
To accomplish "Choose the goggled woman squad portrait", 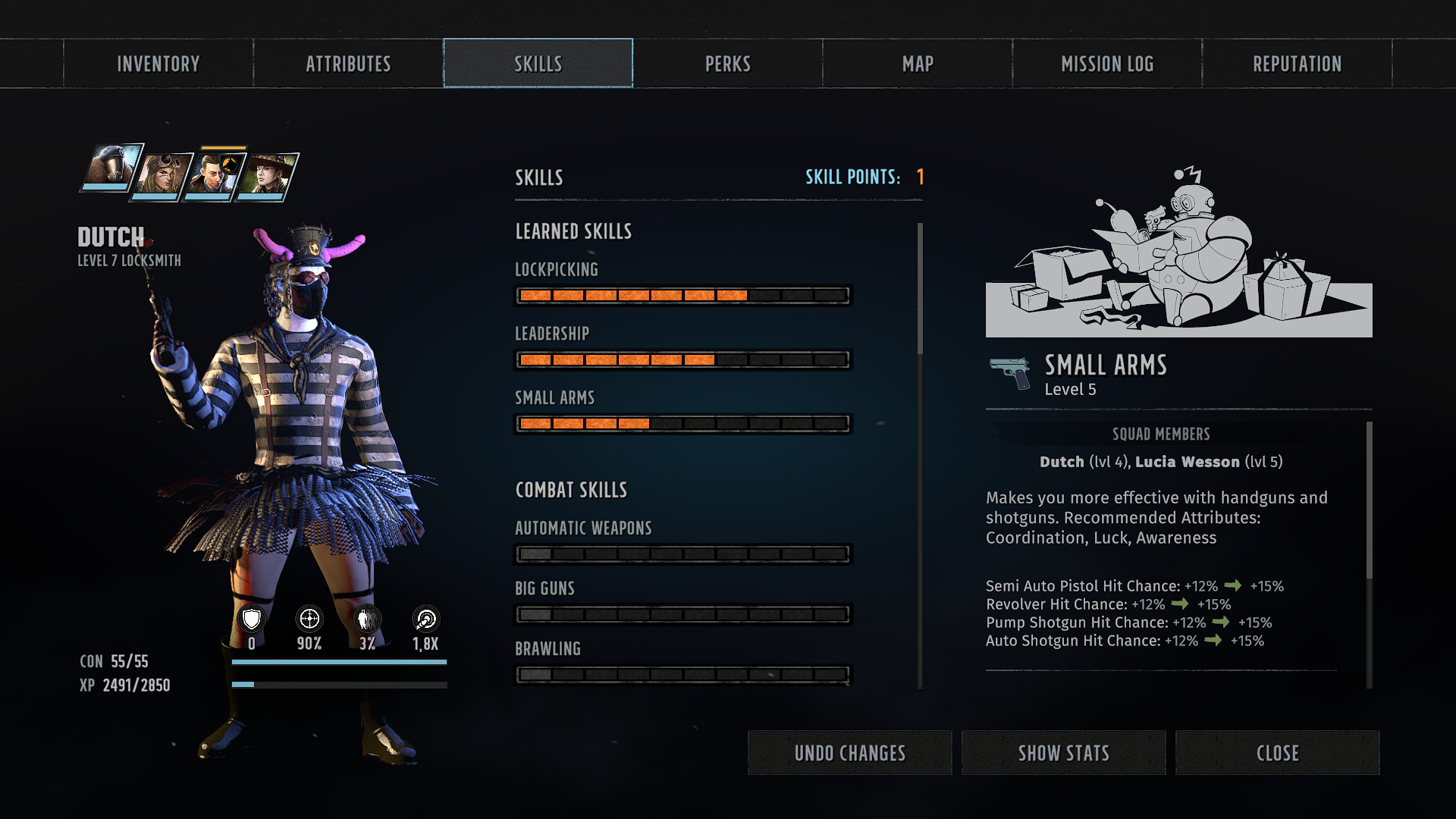I will click(162, 176).
